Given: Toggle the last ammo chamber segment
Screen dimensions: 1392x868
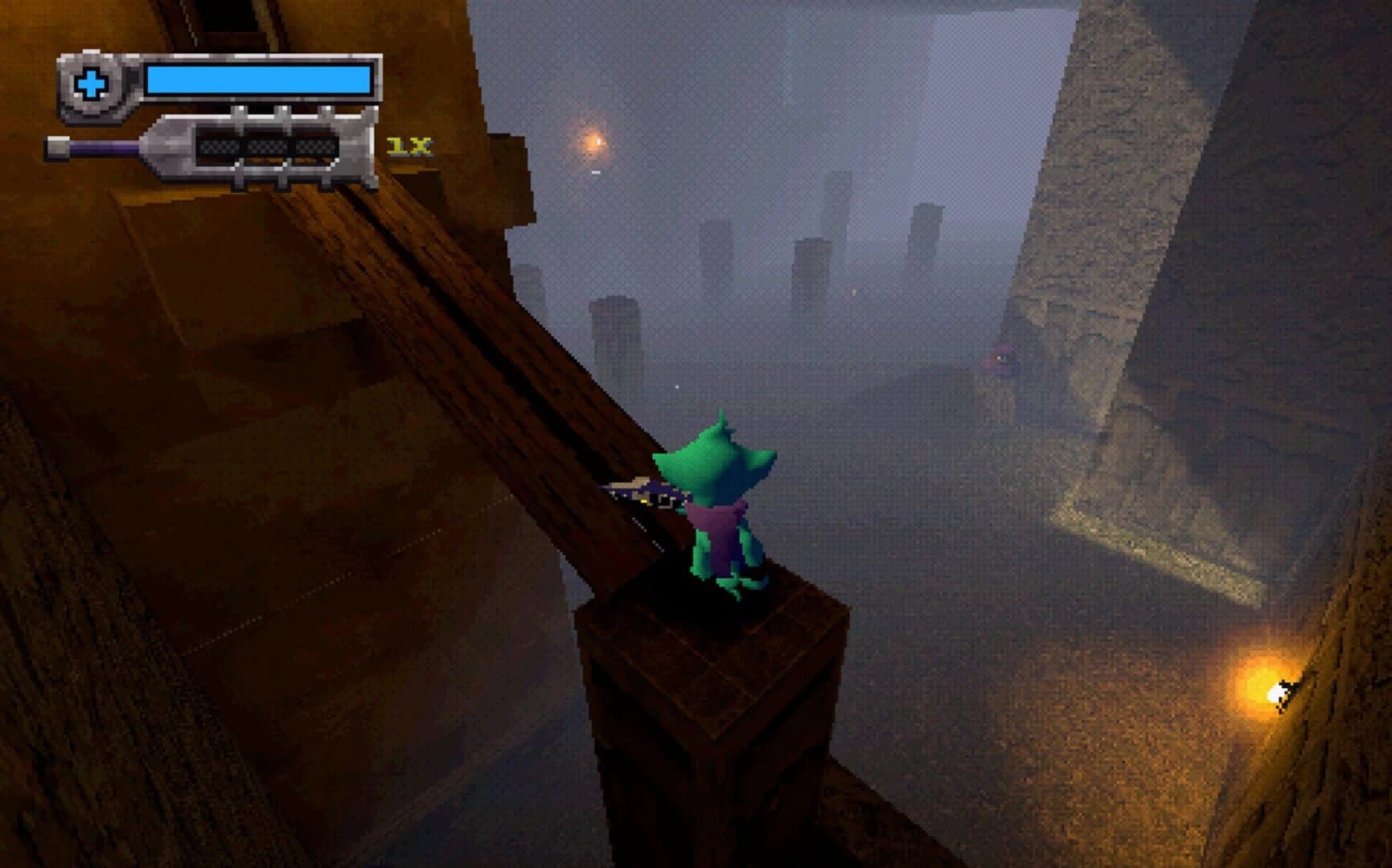Looking at the screenshot, I should tap(310, 148).
